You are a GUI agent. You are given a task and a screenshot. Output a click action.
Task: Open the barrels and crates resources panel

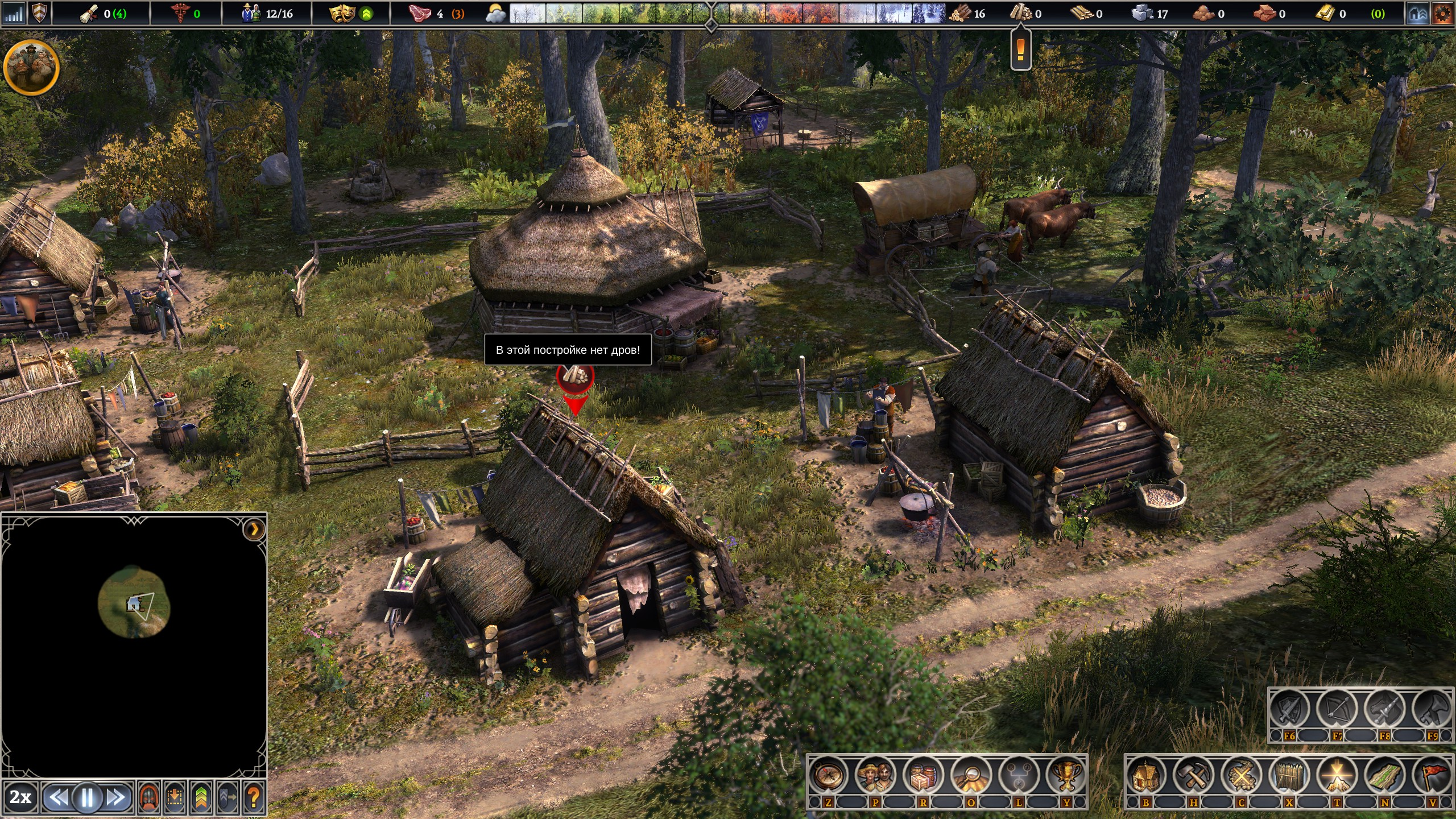pos(923,776)
